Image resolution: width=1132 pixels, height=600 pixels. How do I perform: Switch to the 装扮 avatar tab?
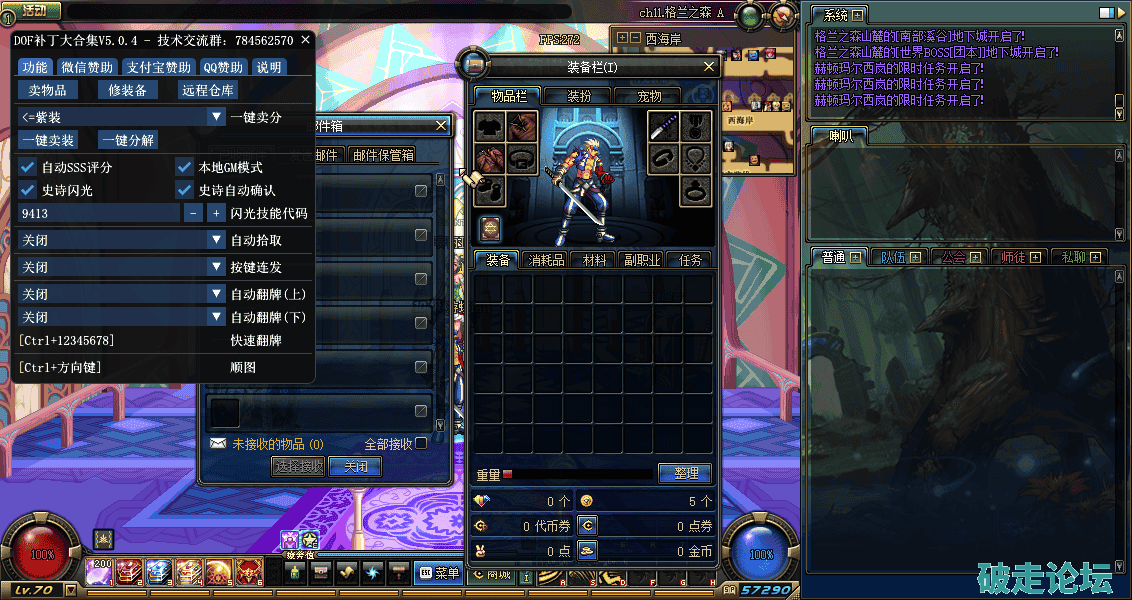(x=579, y=96)
